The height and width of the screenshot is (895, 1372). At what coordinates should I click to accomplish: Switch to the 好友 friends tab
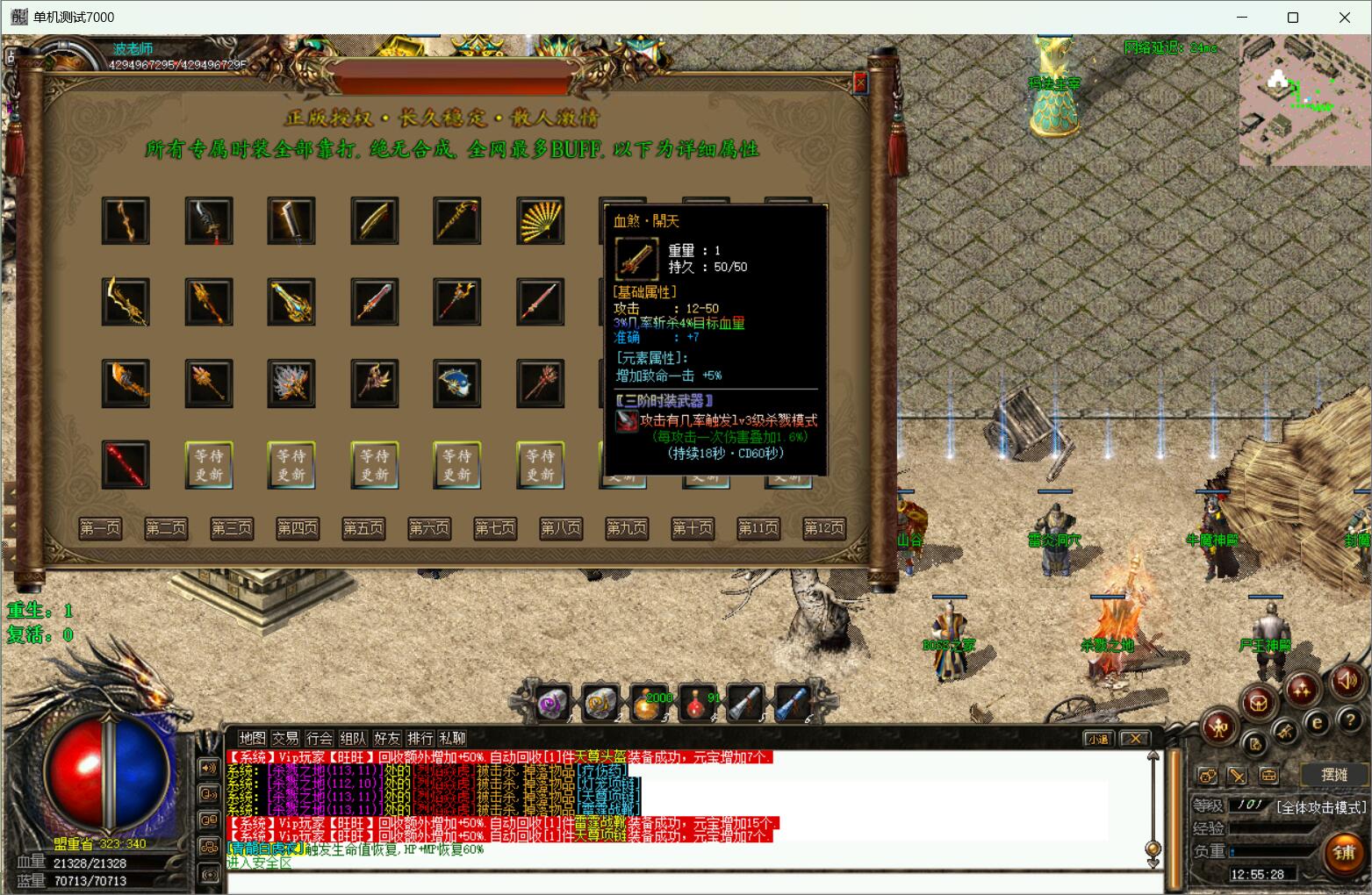(x=387, y=738)
